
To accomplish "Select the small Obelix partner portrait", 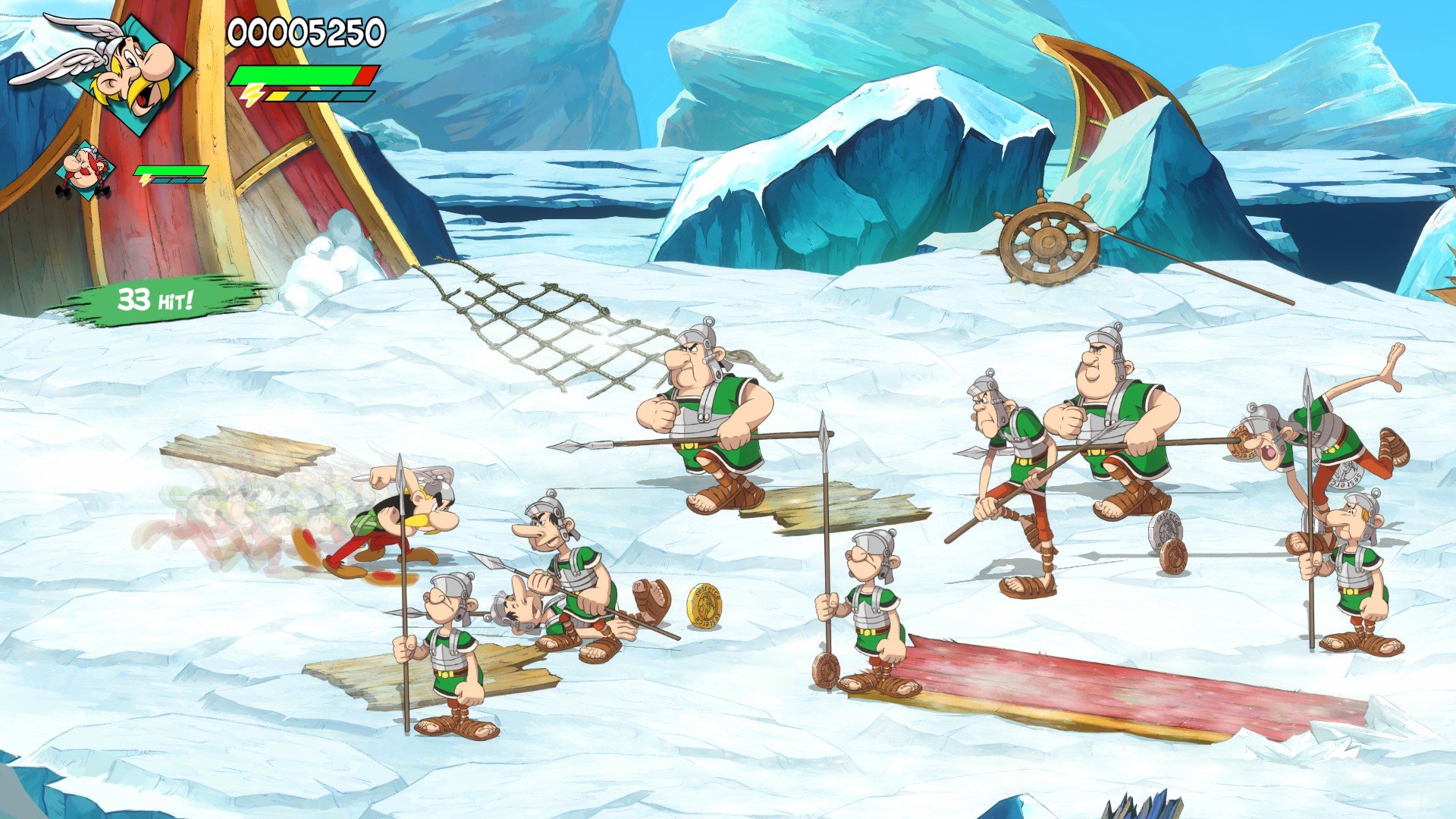I will (86, 171).
